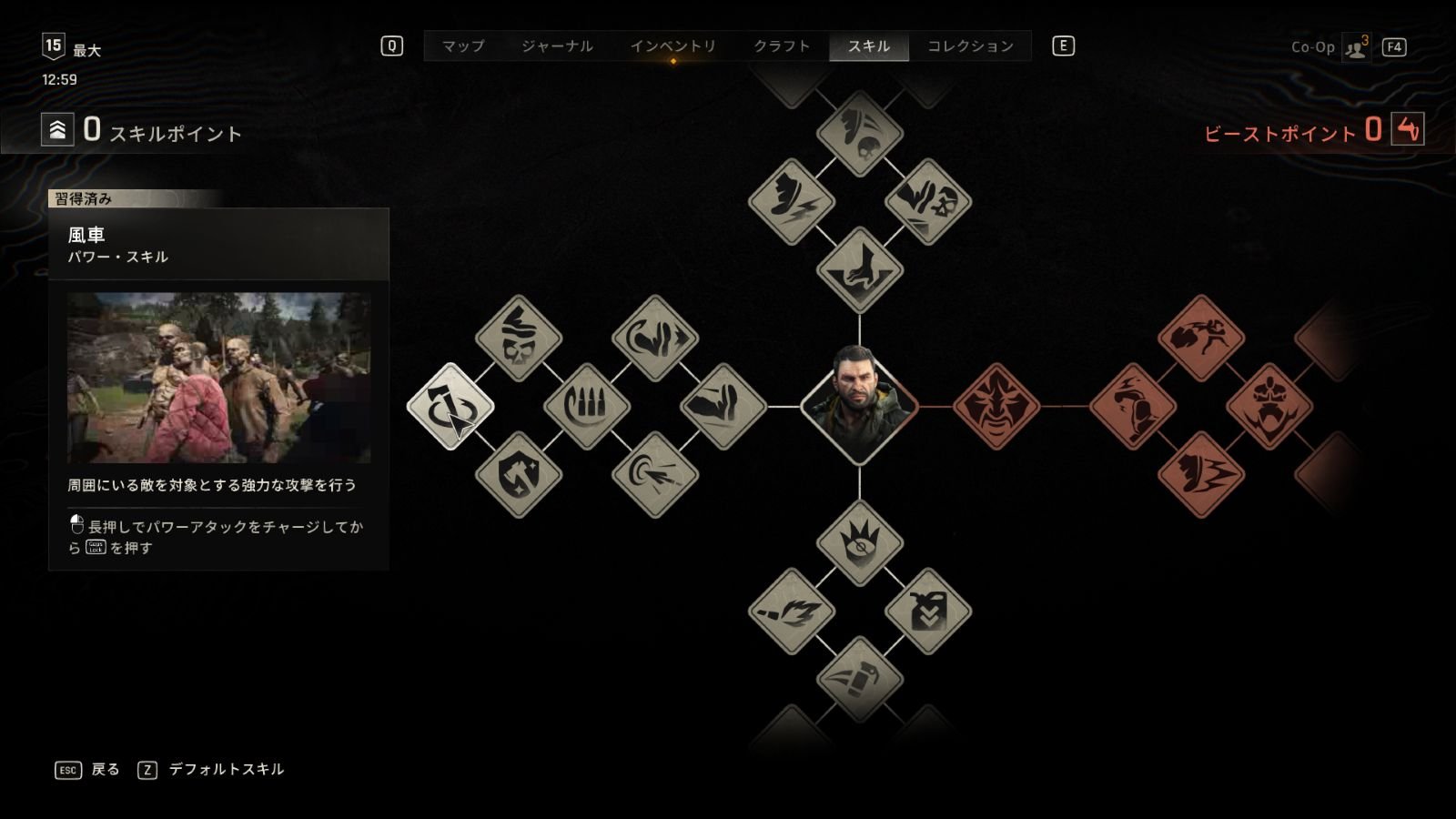The image size is (1456, 819).
Task: Select the orange running figure beast skill
Action: coord(1201,339)
